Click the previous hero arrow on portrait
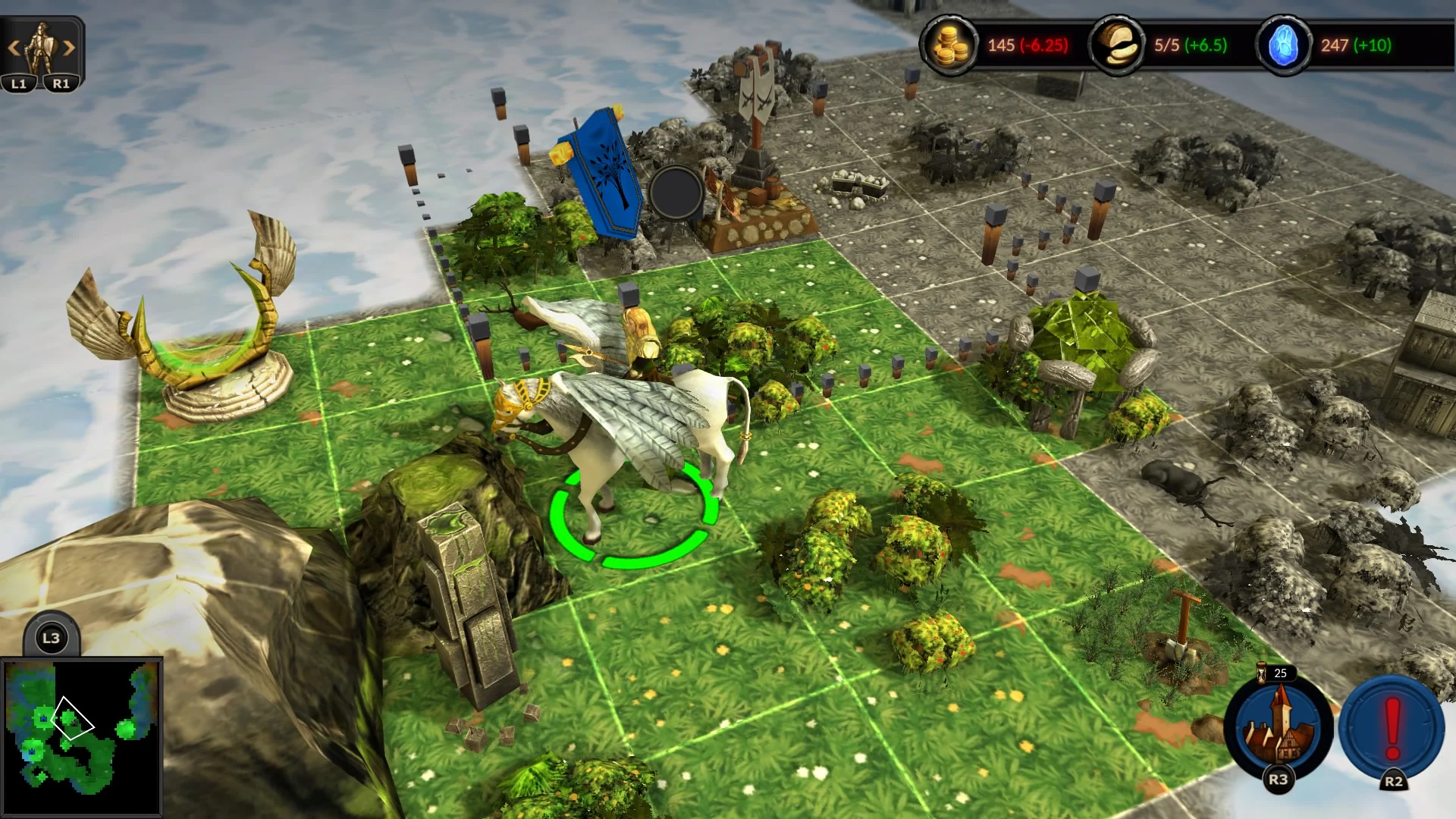Screen dimensions: 1456x819 point(15,45)
